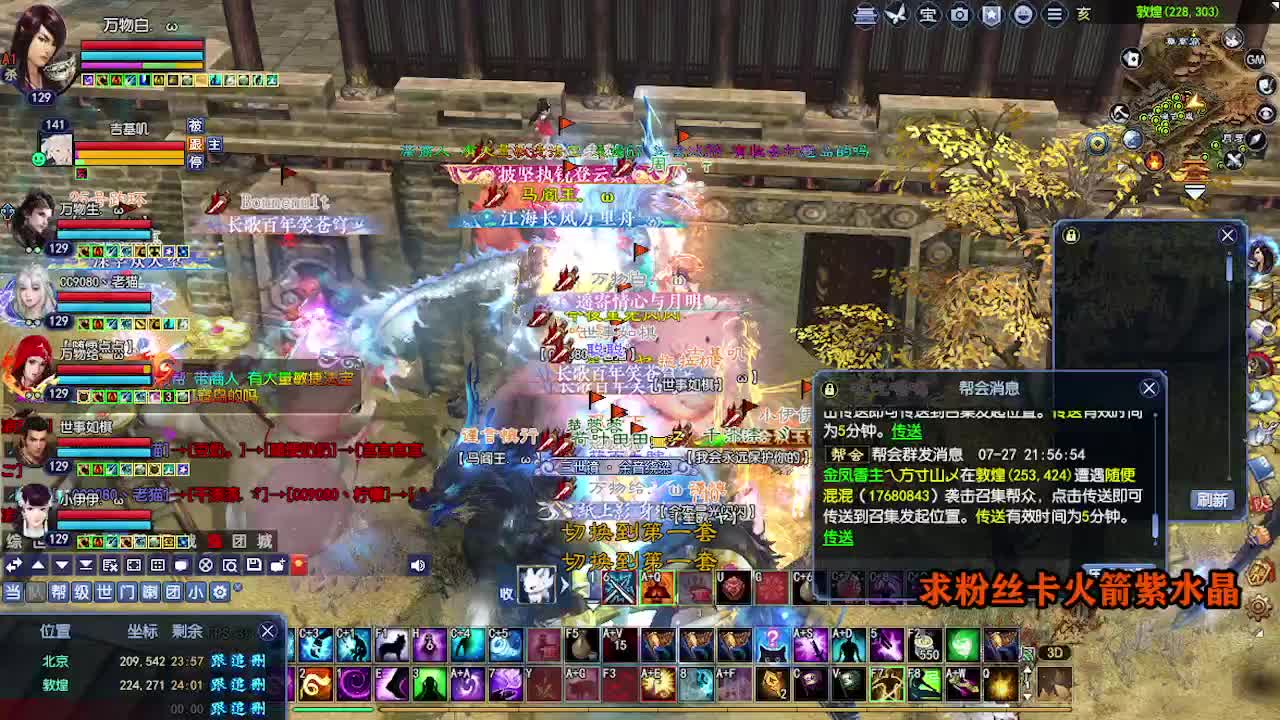Select the wolf pet icon in the skill bar

click(391, 646)
